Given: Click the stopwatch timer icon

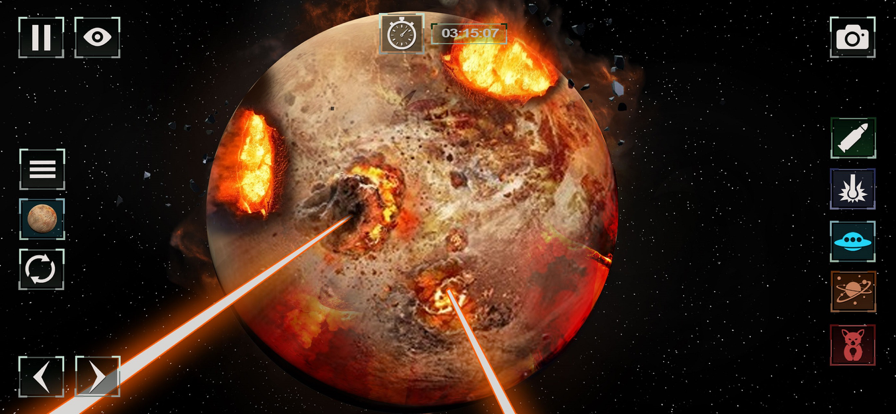Looking at the screenshot, I should (x=401, y=34).
